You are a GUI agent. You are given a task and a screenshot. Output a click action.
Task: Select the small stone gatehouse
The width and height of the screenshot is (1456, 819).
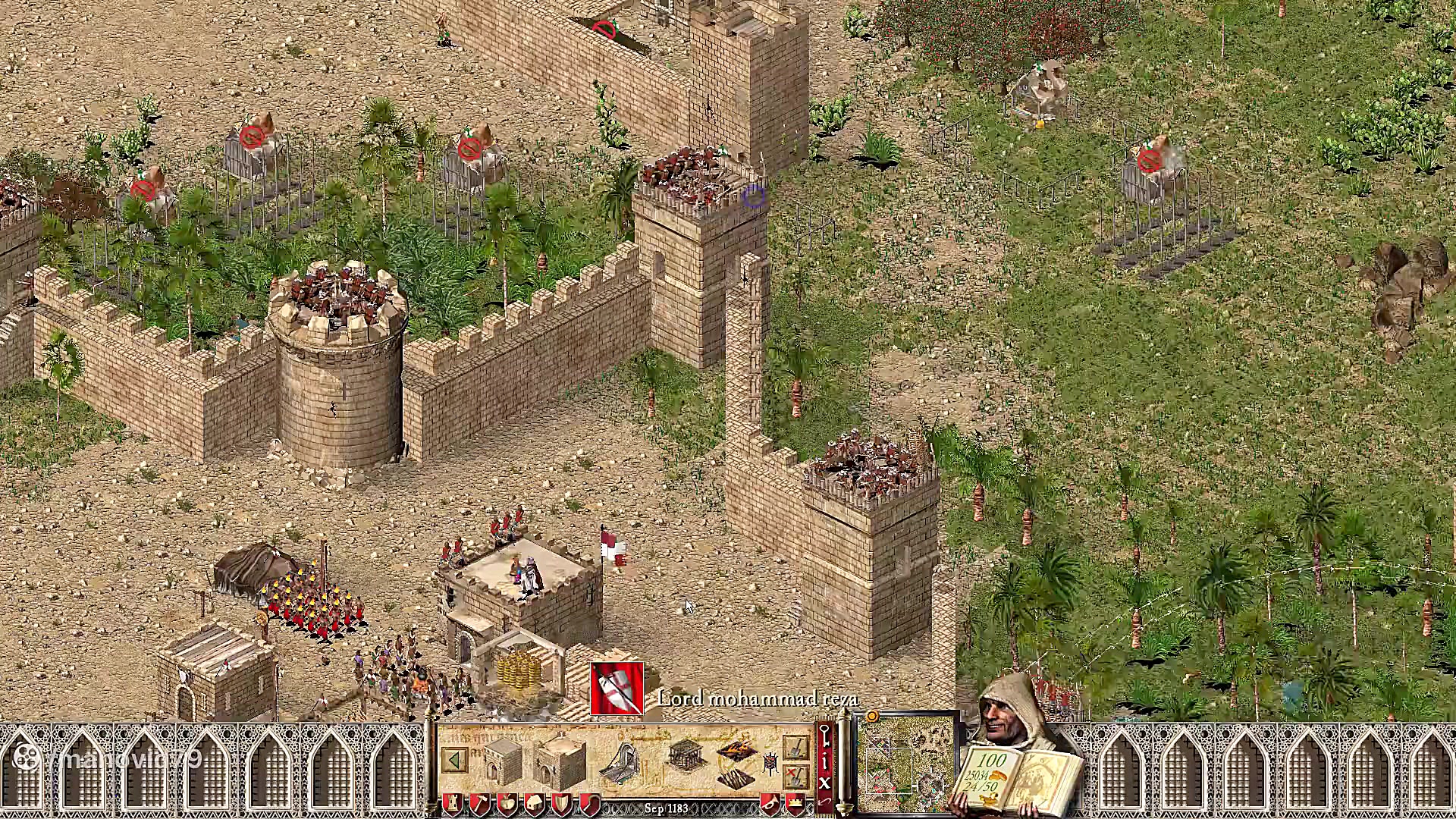click(503, 758)
